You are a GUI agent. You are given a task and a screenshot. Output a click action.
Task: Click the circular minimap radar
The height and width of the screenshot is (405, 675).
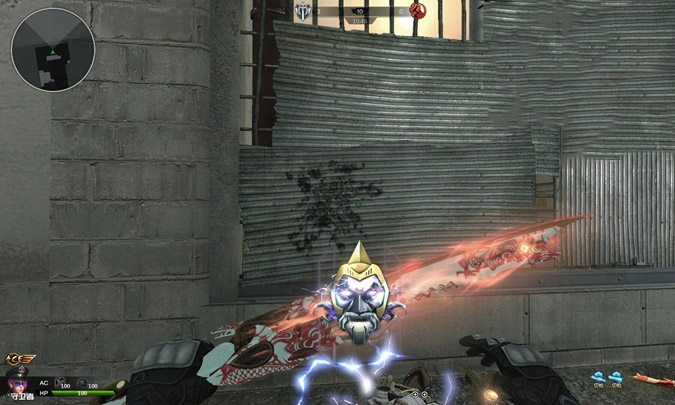(53, 49)
